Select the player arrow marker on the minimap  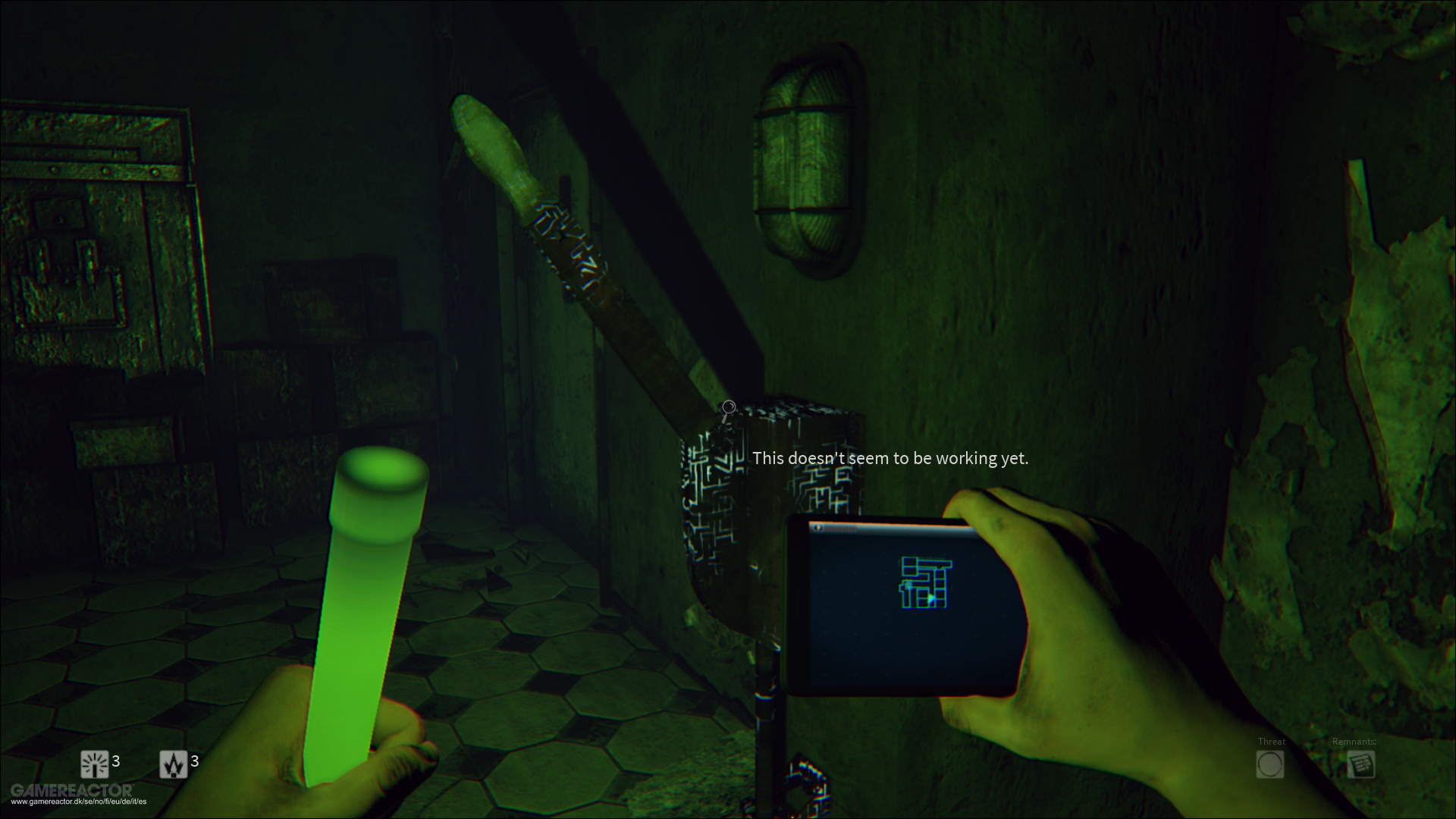931,598
